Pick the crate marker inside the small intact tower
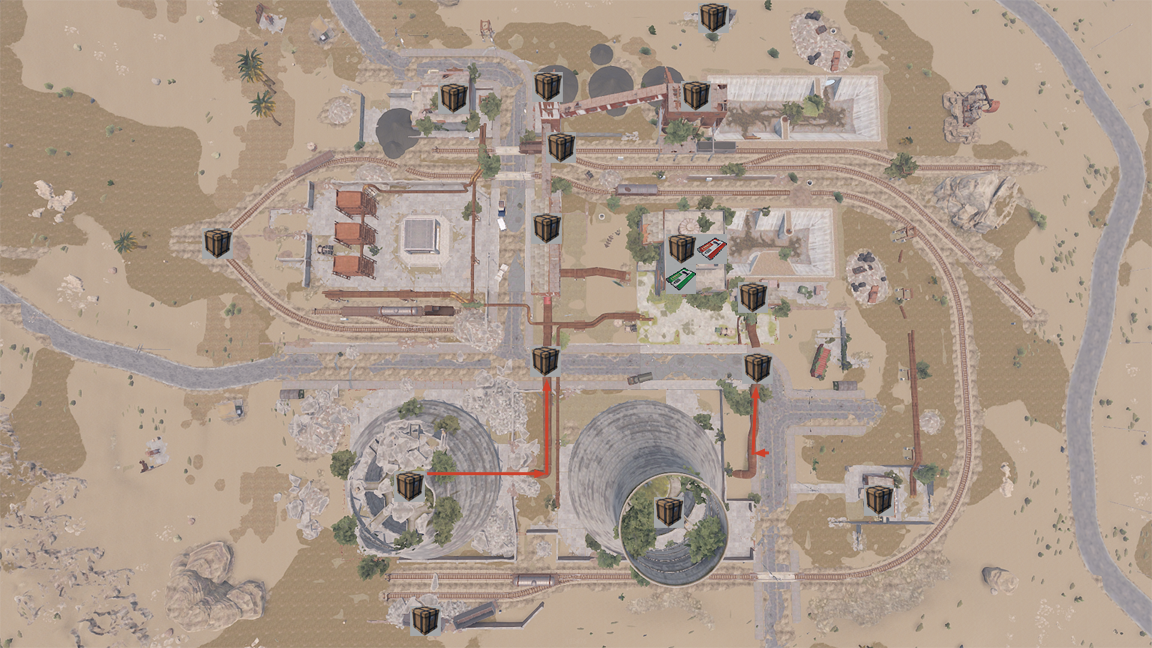1152x648 pixels. coord(668,512)
